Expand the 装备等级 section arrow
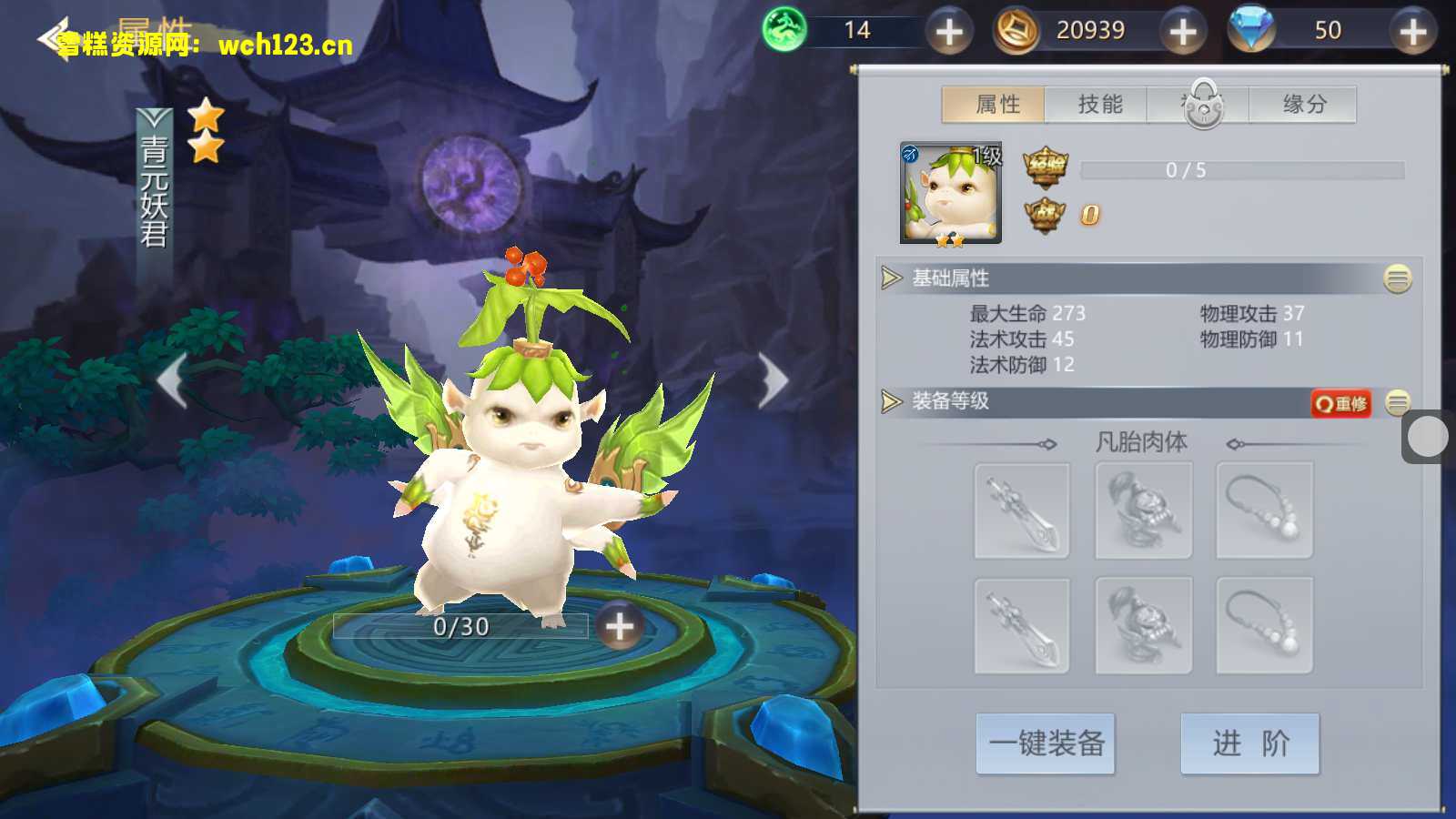Screen dimensions: 1456x819 click(x=890, y=400)
